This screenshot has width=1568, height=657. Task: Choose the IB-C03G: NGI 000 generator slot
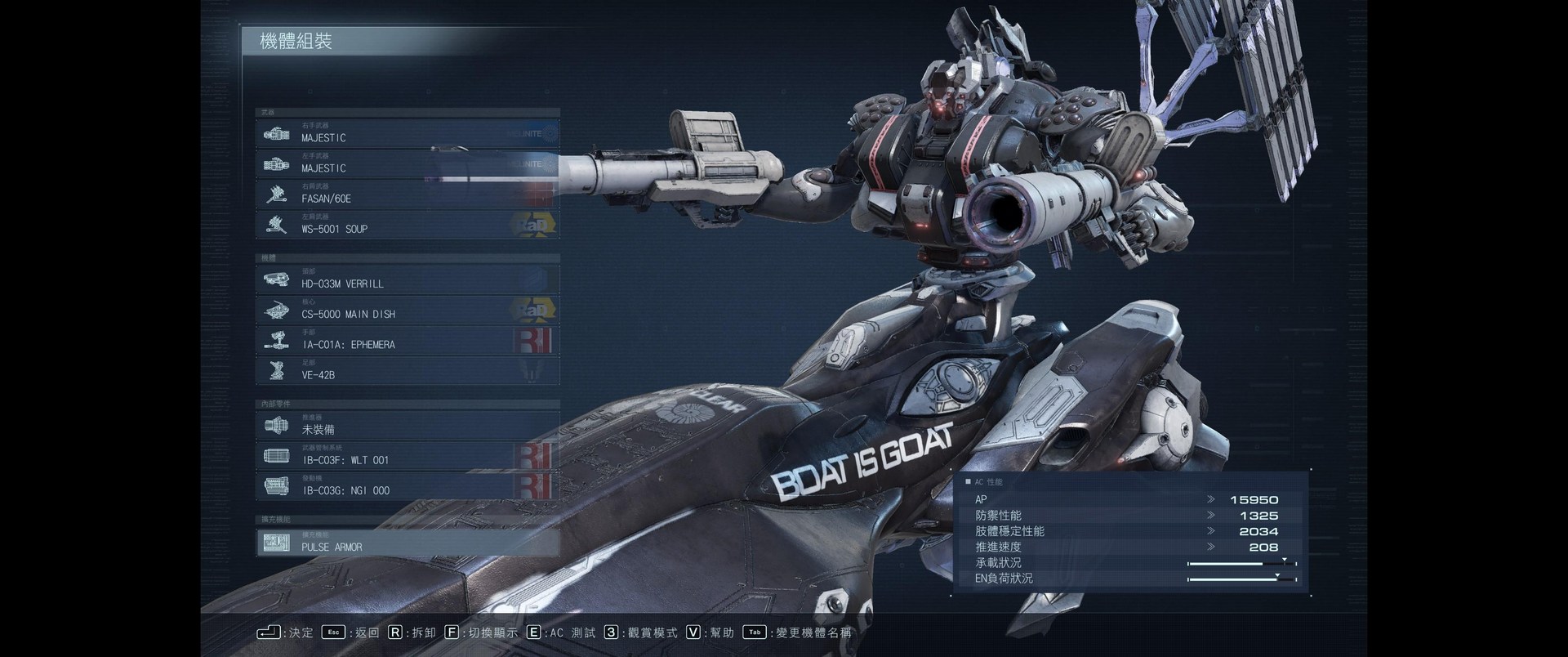pyautogui.click(x=407, y=486)
